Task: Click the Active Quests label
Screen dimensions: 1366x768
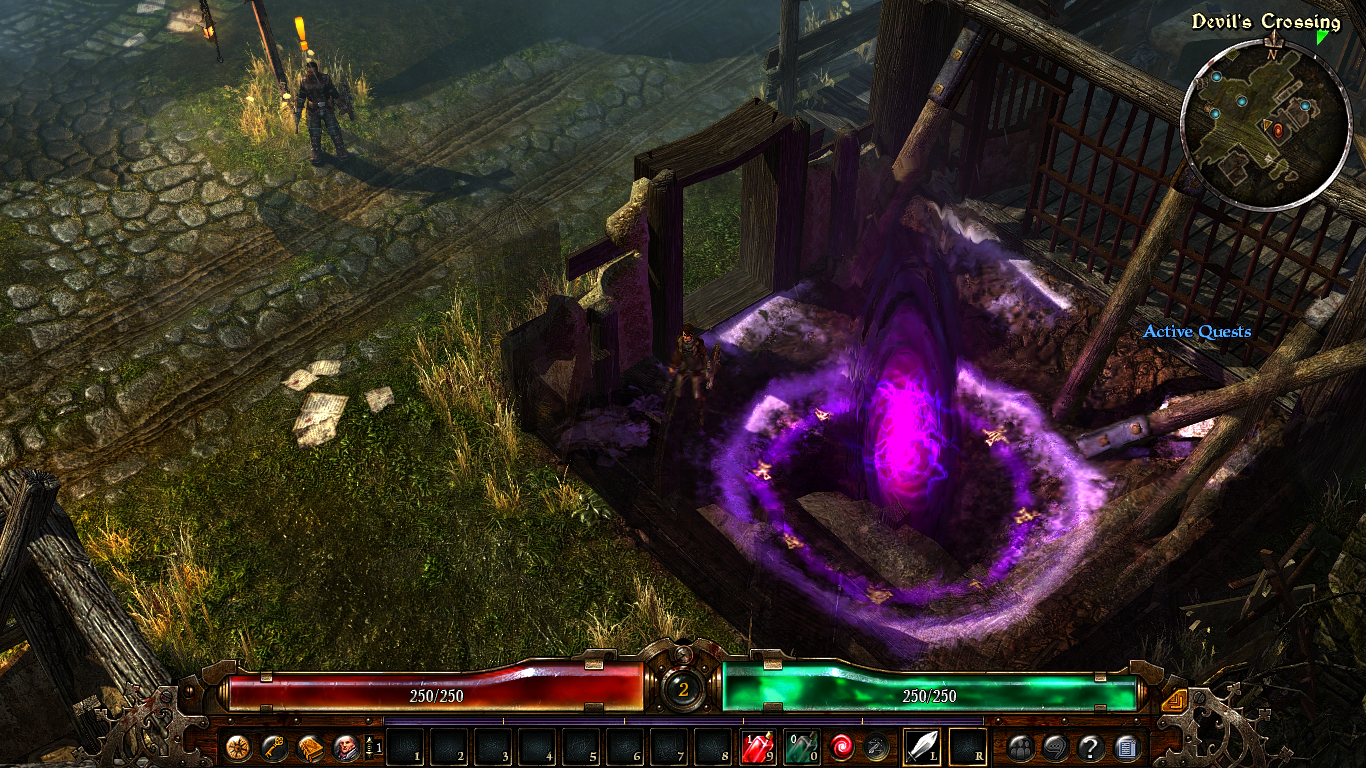Action: 1198,331
